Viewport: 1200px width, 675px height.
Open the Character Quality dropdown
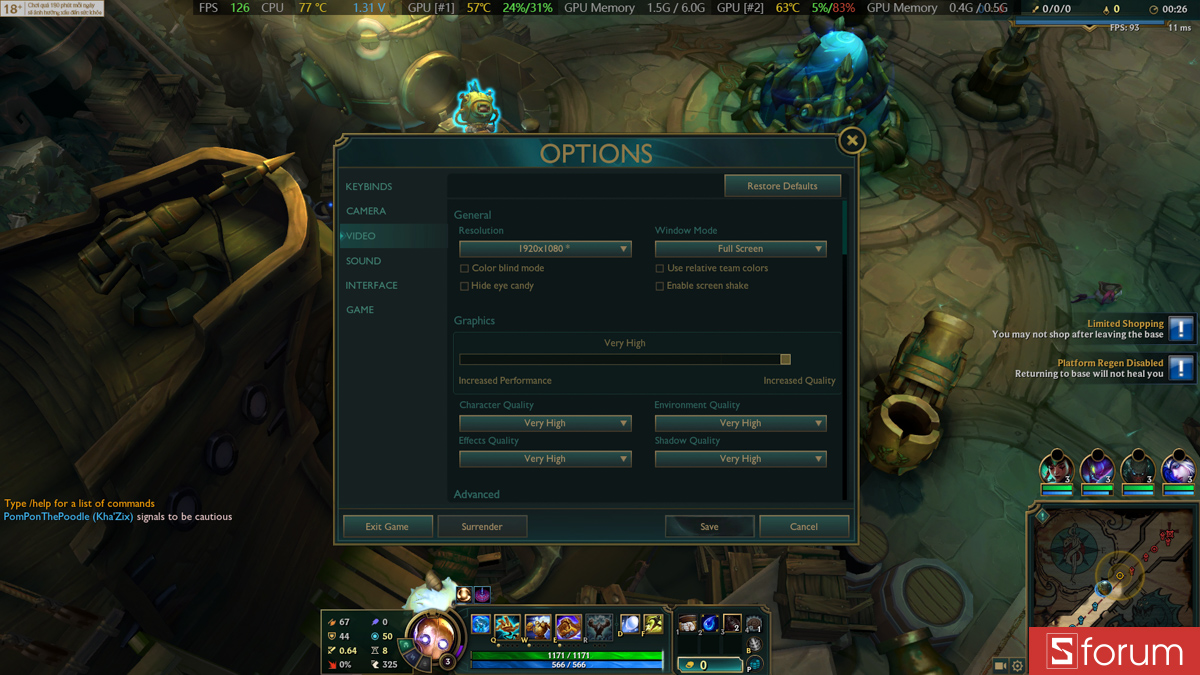(x=545, y=423)
